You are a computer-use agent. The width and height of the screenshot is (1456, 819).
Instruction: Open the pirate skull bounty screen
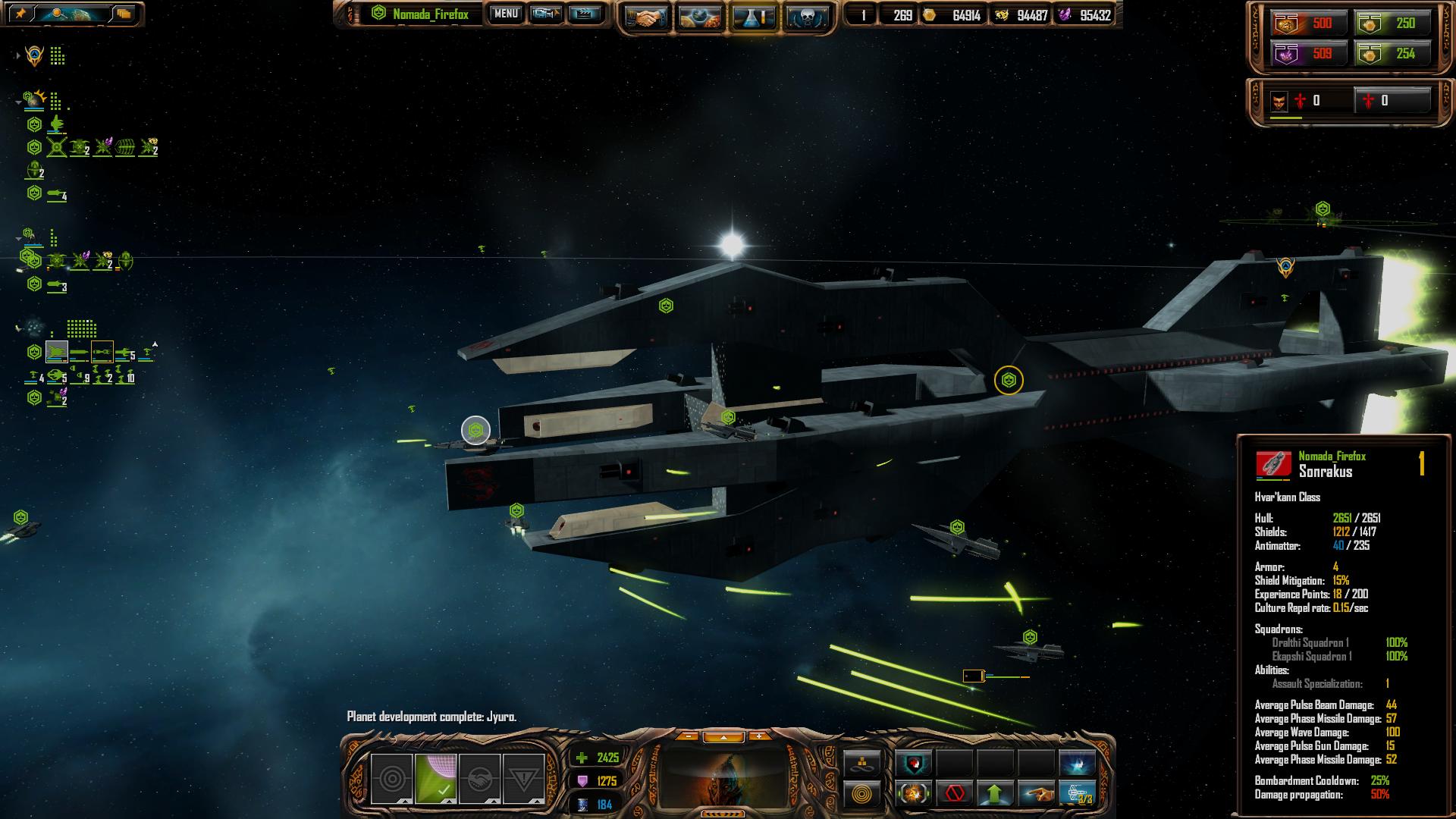pyautogui.click(x=806, y=17)
